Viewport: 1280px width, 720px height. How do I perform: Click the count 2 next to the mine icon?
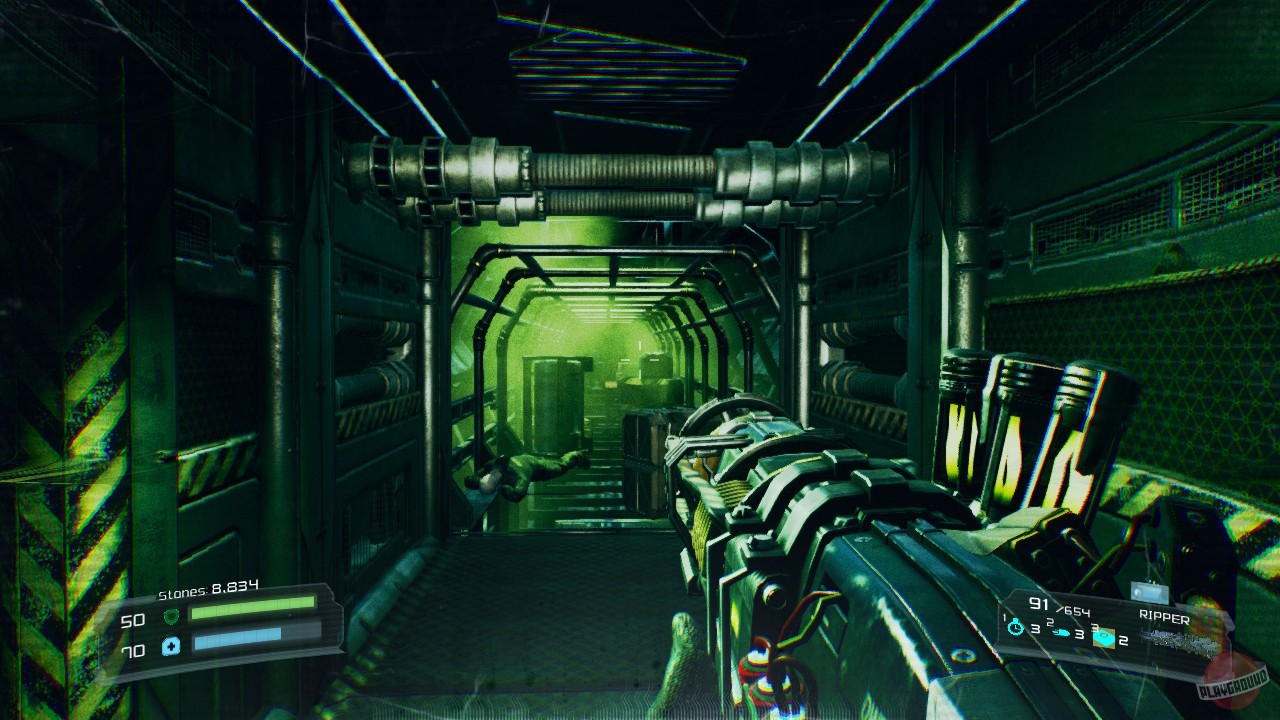click(1123, 640)
